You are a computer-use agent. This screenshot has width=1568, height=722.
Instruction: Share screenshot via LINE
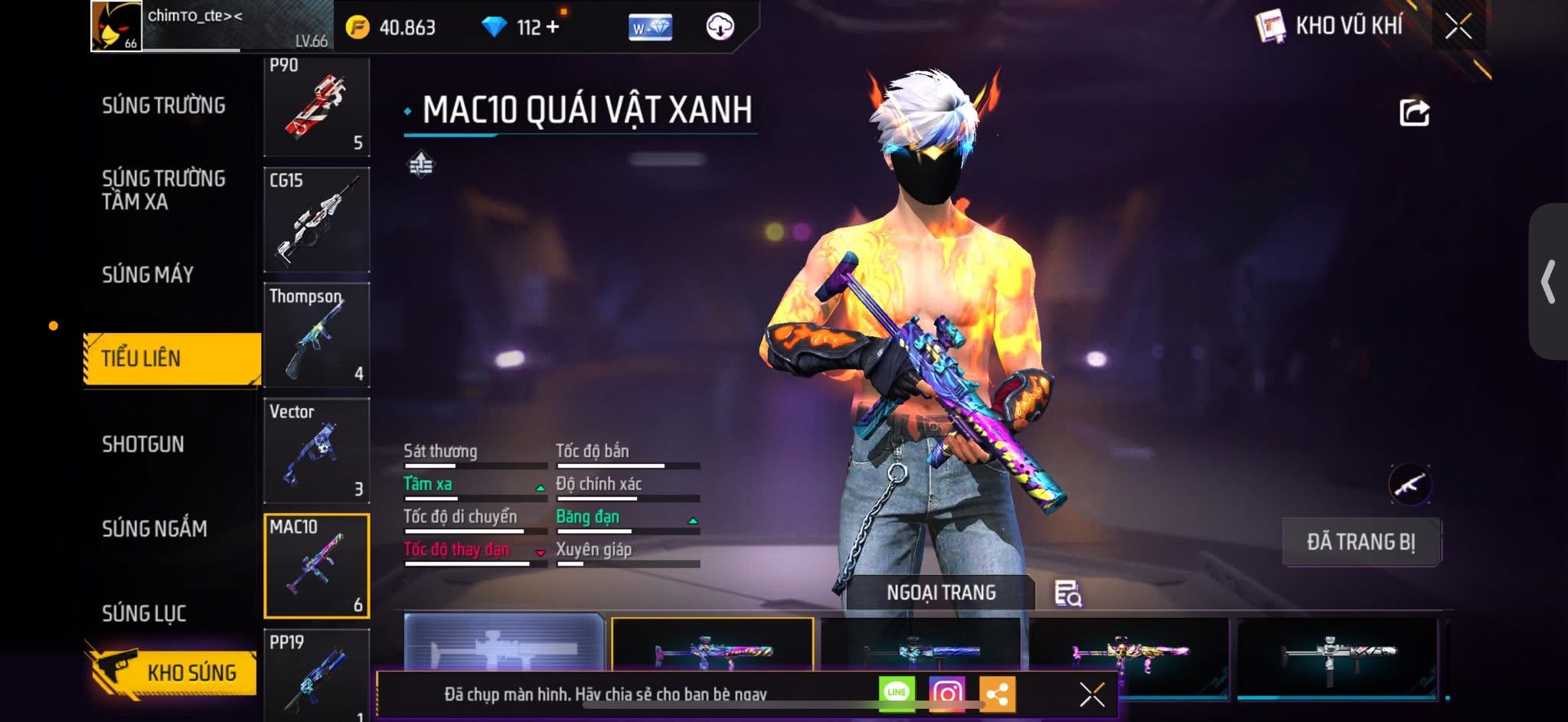point(897,693)
